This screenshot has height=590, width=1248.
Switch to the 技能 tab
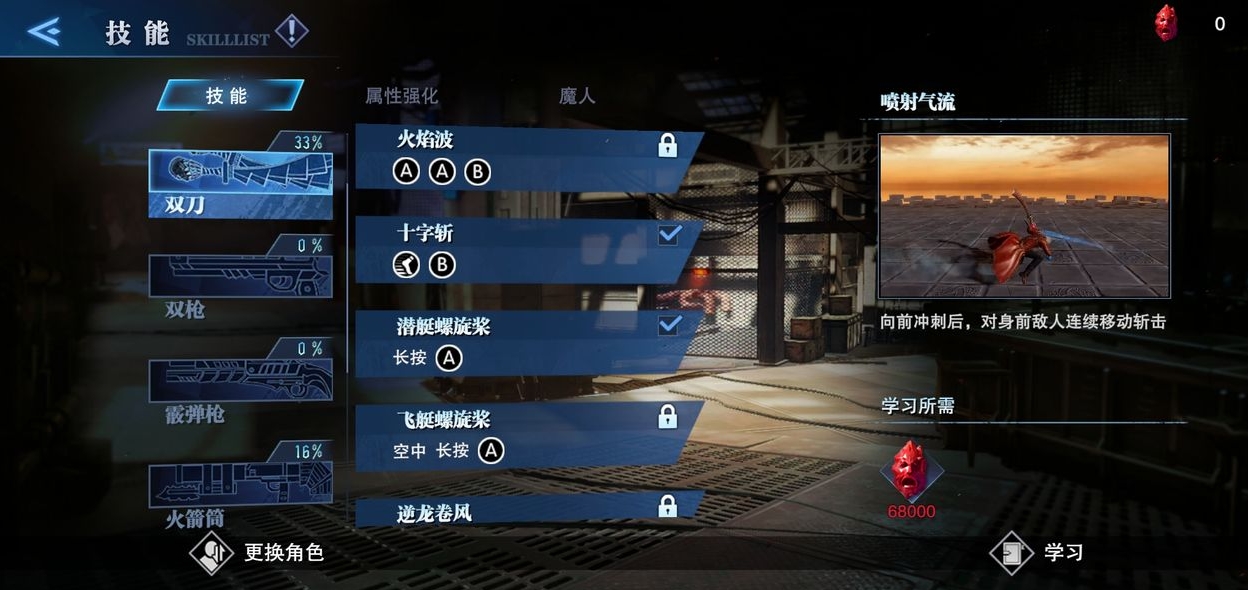click(229, 95)
